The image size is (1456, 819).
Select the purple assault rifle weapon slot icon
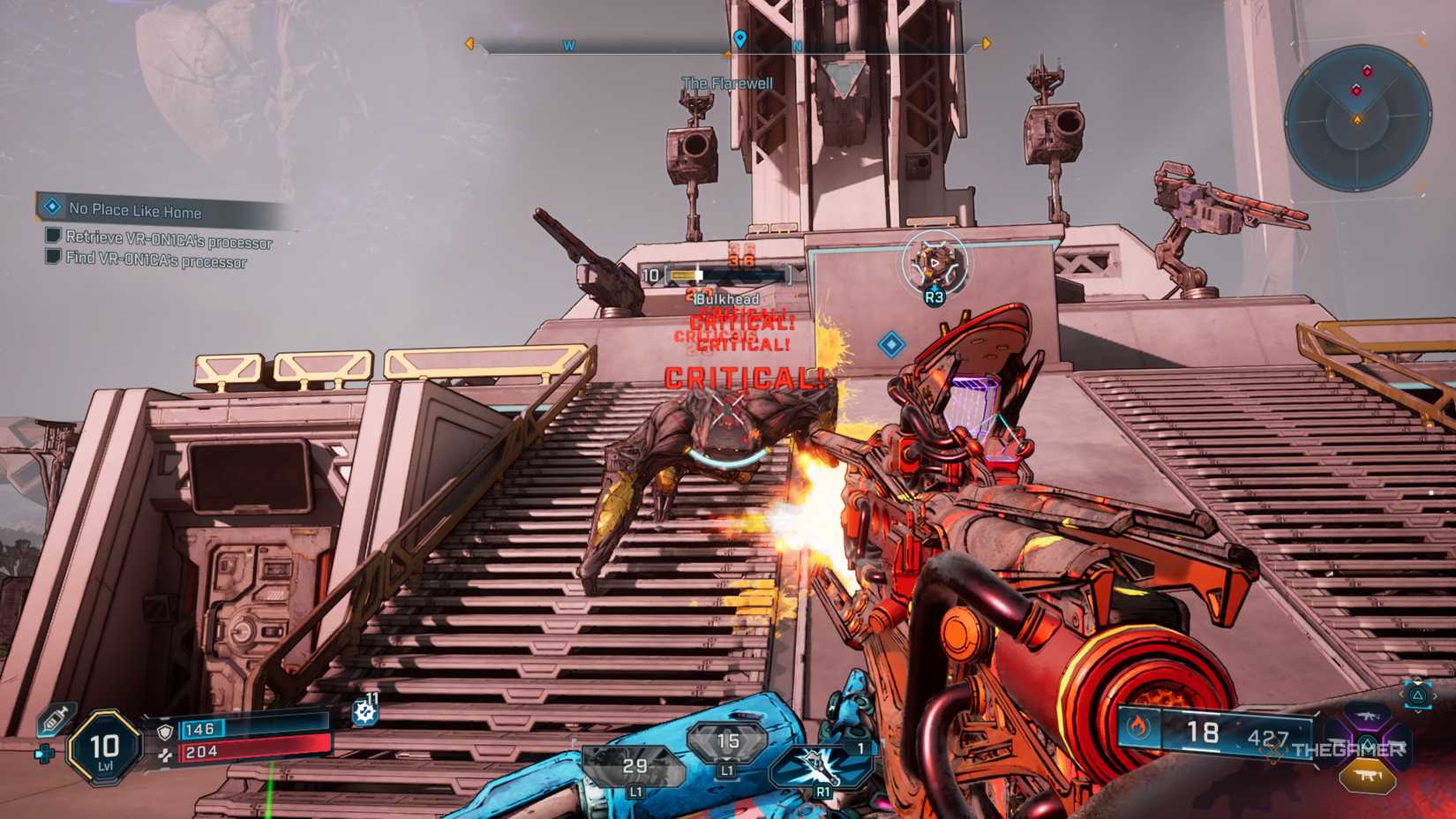pos(1366,716)
